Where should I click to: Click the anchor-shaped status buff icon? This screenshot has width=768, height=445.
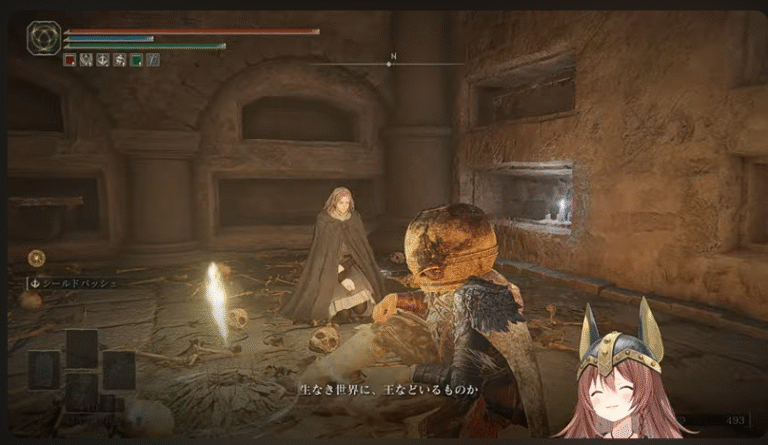102,60
